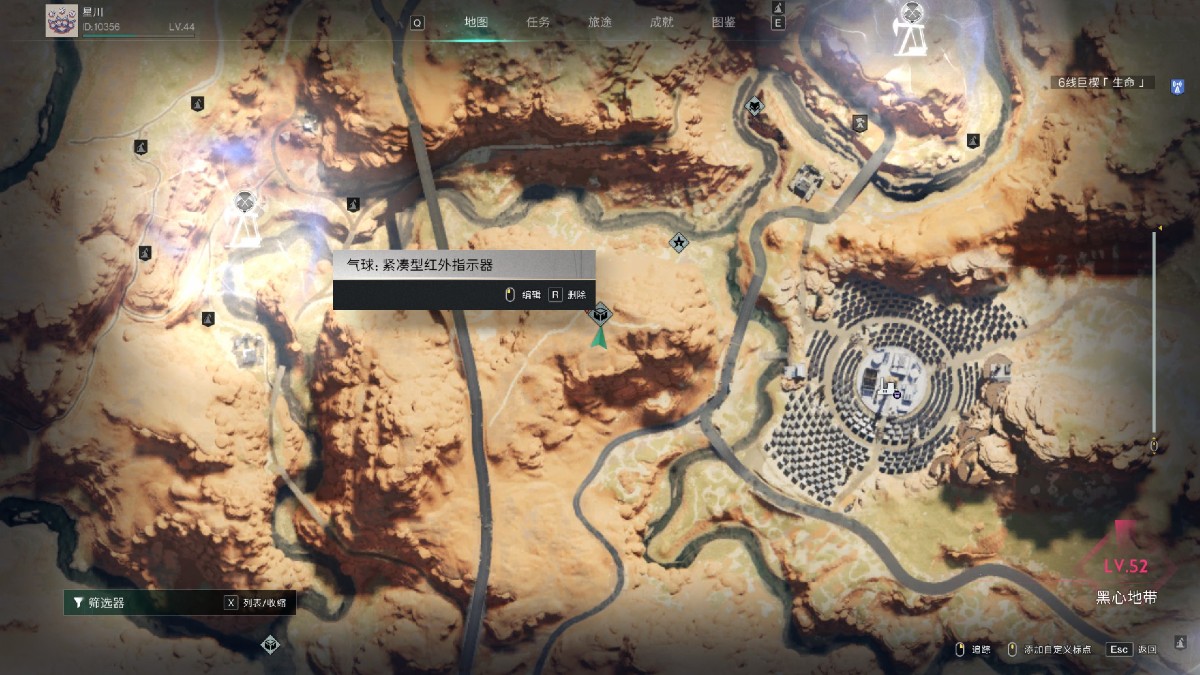The image size is (1200, 675).
Task: Click the player avatar portrait
Action: coord(62,20)
